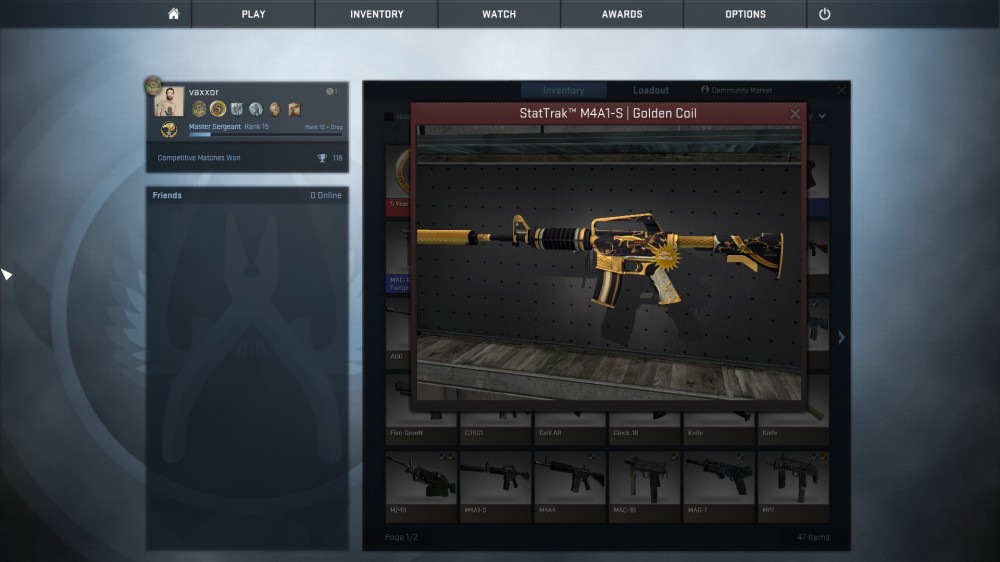Select the 5 Year Veteran coin medal
The height and width of the screenshot is (562, 1000).
coord(399,170)
